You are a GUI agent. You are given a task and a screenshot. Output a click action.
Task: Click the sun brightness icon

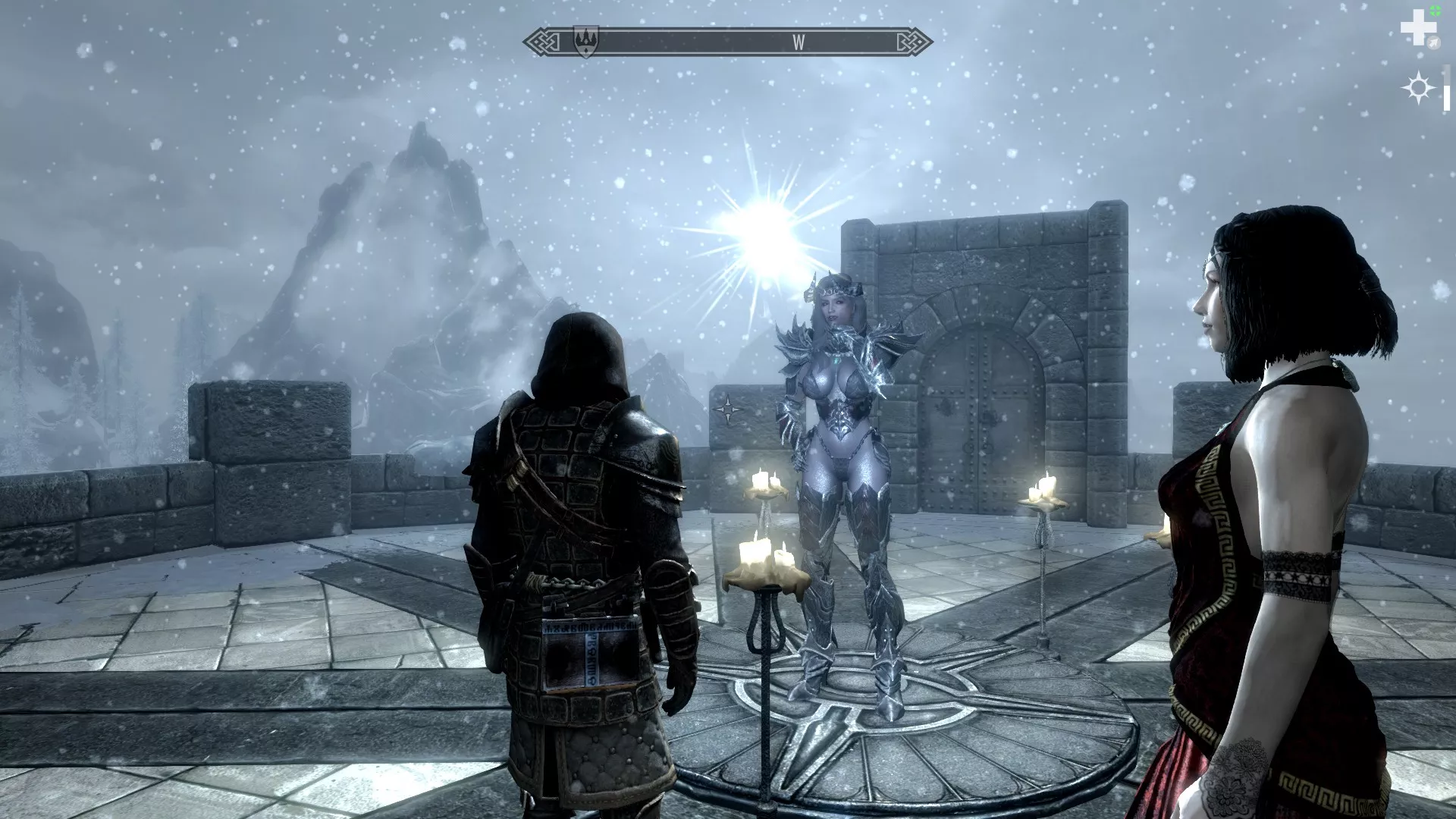point(1418,89)
